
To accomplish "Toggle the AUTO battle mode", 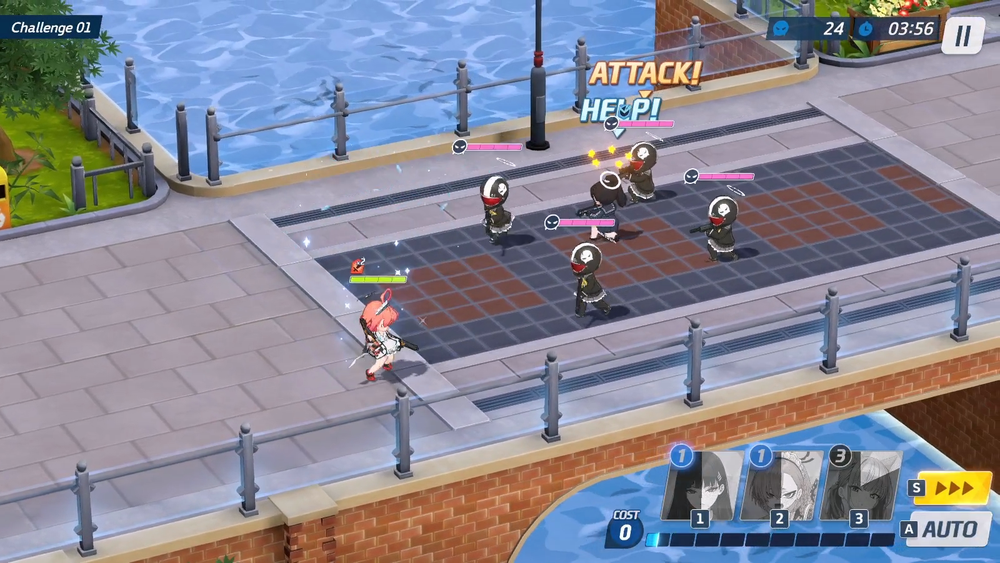I will (x=949, y=529).
